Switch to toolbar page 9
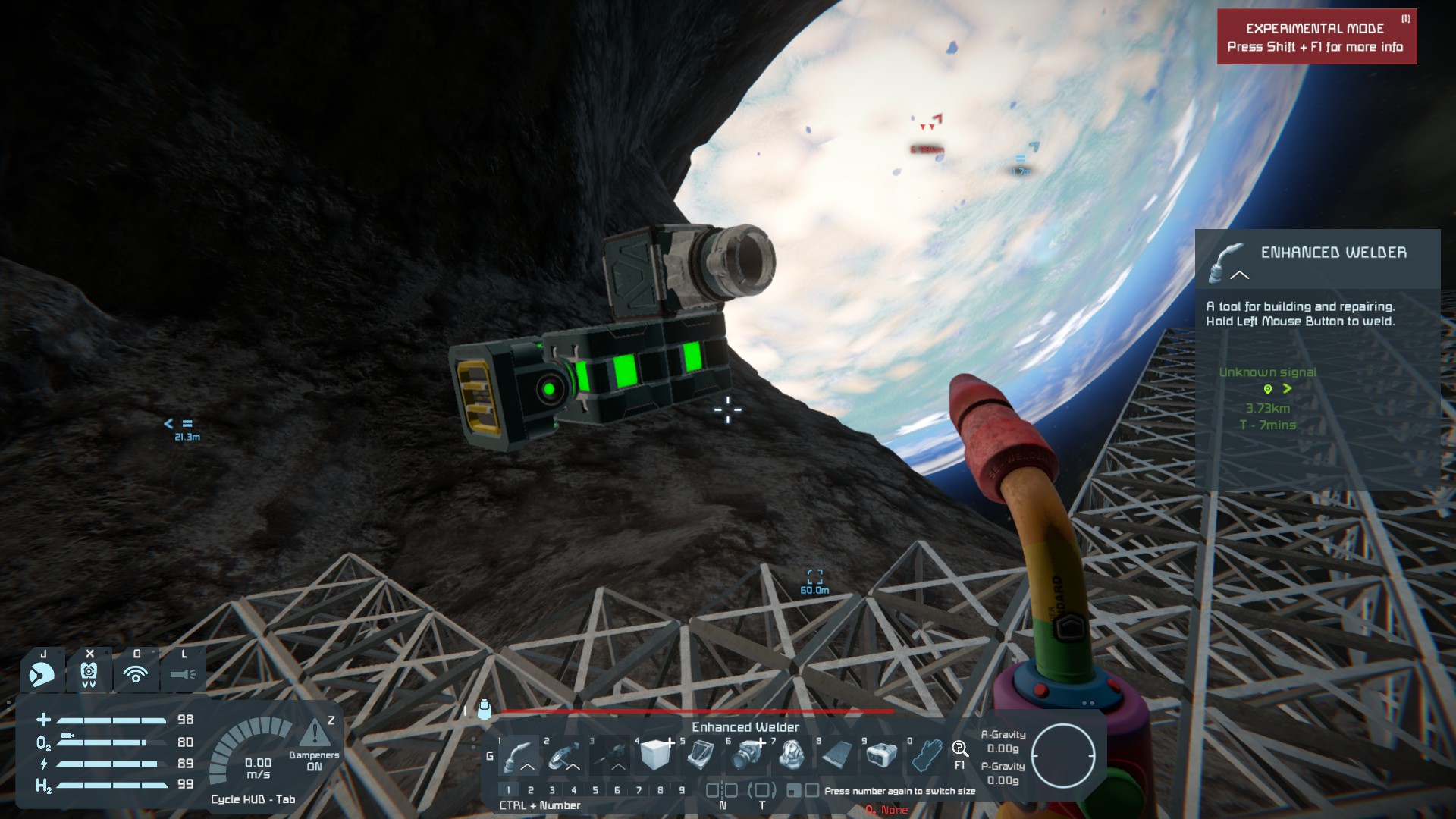Viewport: 1456px width, 819px height. (x=682, y=790)
